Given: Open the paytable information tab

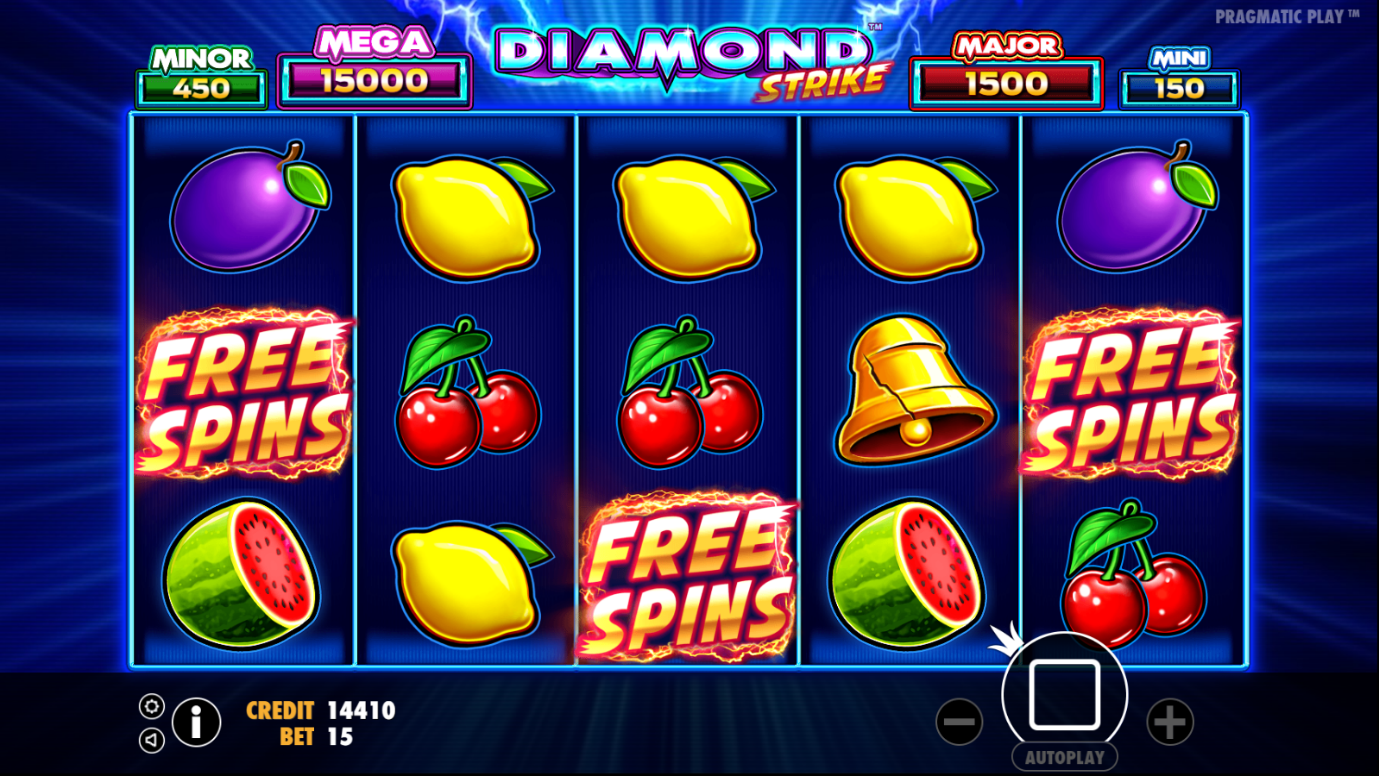Looking at the screenshot, I should click(x=196, y=722).
